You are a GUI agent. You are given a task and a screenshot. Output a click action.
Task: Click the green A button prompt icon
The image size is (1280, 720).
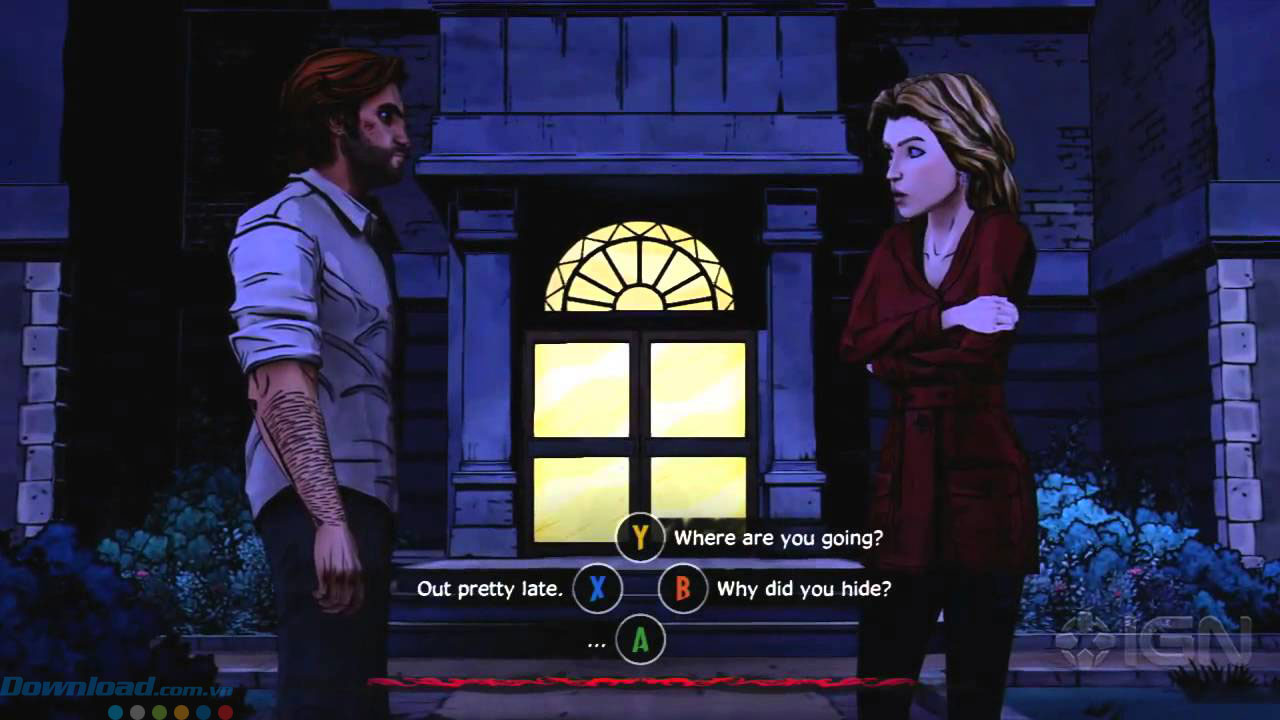[x=641, y=638]
